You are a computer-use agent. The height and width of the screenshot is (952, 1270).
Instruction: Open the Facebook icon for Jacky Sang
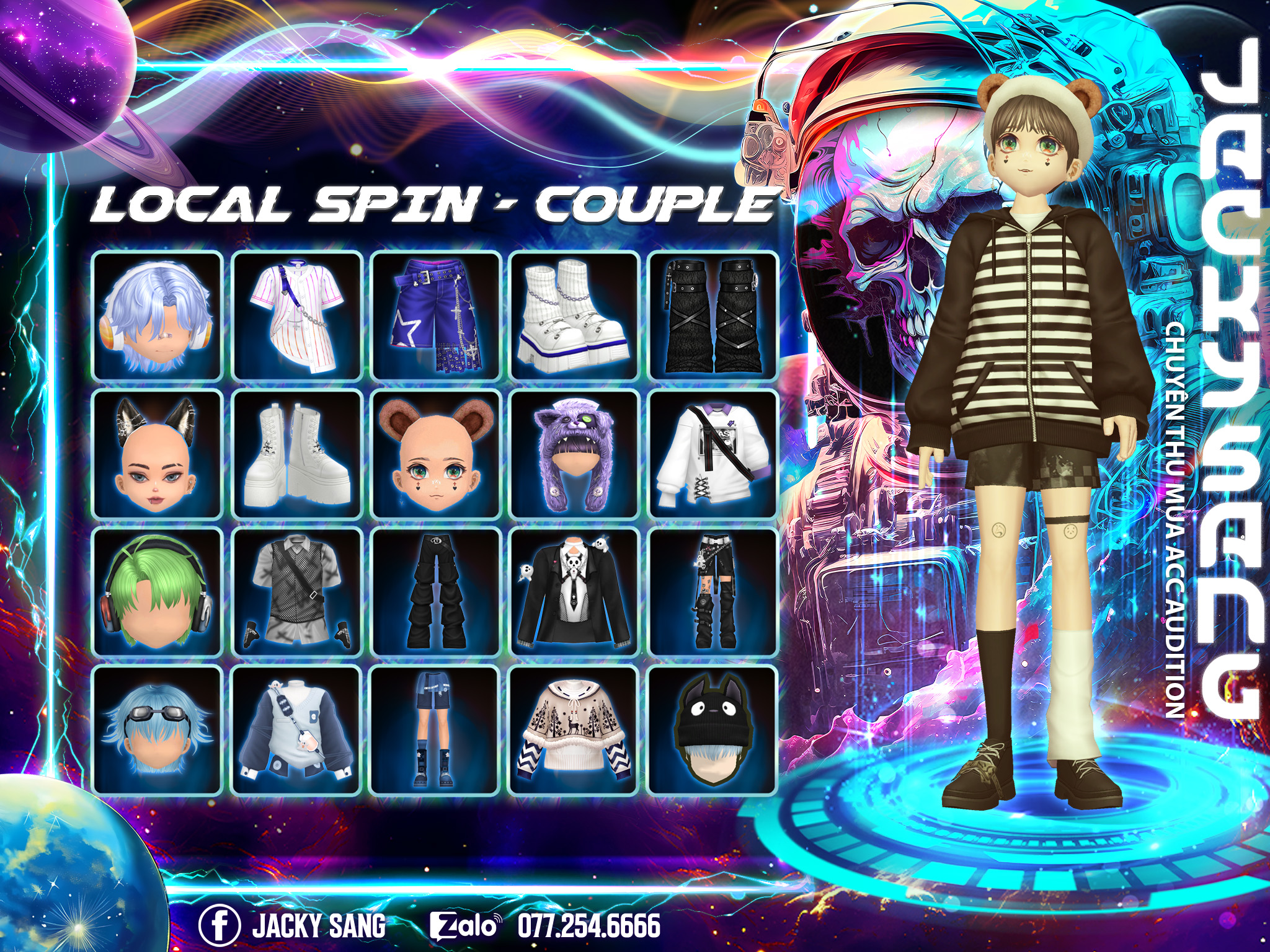[x=220, y=925]
